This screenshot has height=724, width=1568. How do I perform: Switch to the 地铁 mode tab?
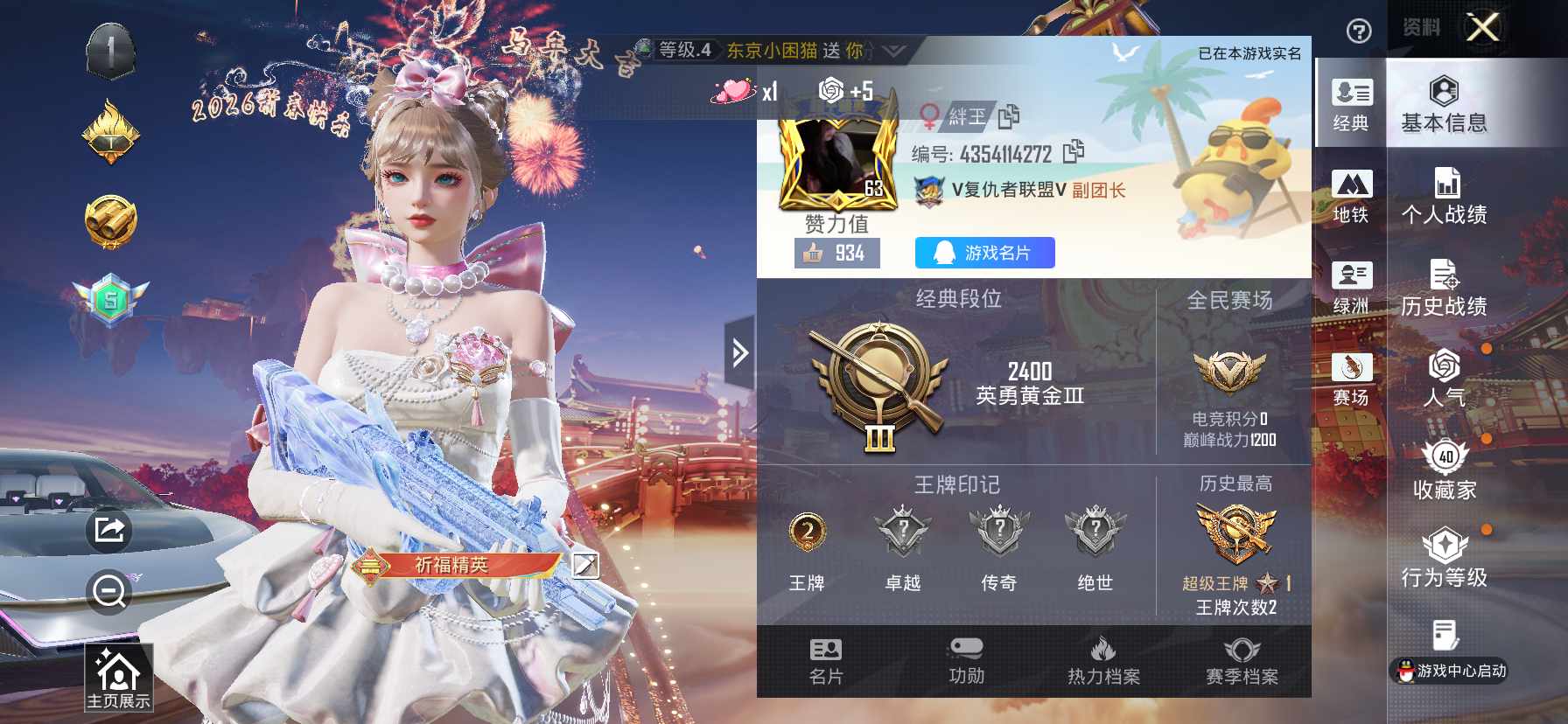1351,192
